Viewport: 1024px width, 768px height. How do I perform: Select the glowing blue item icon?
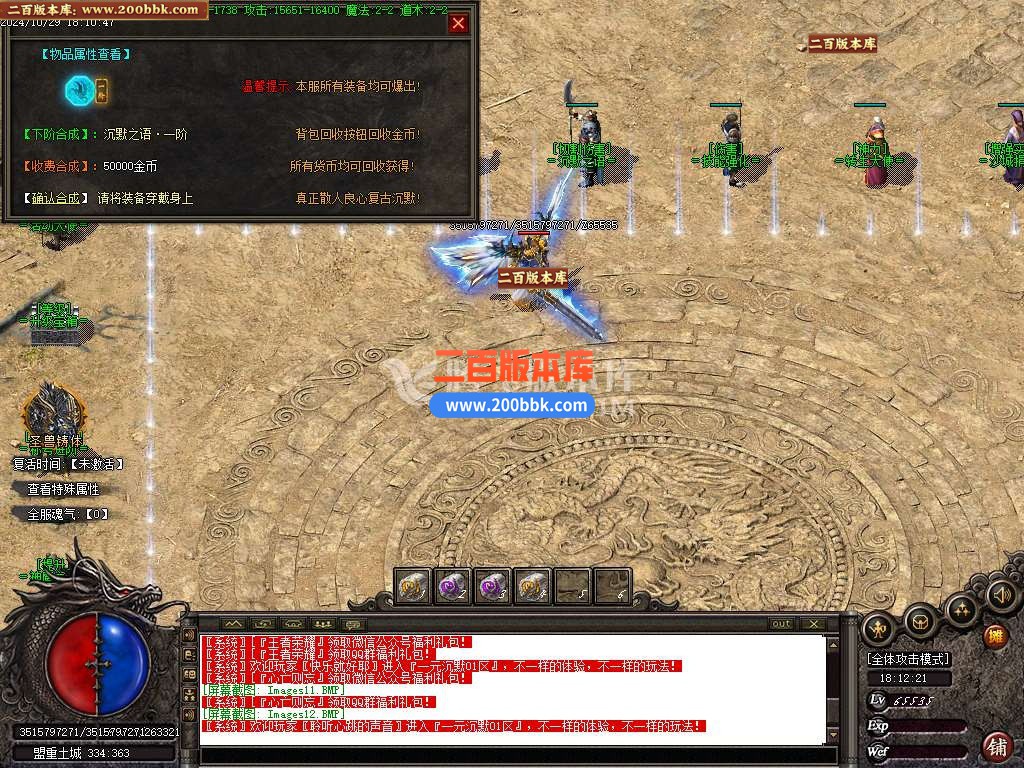79,91
